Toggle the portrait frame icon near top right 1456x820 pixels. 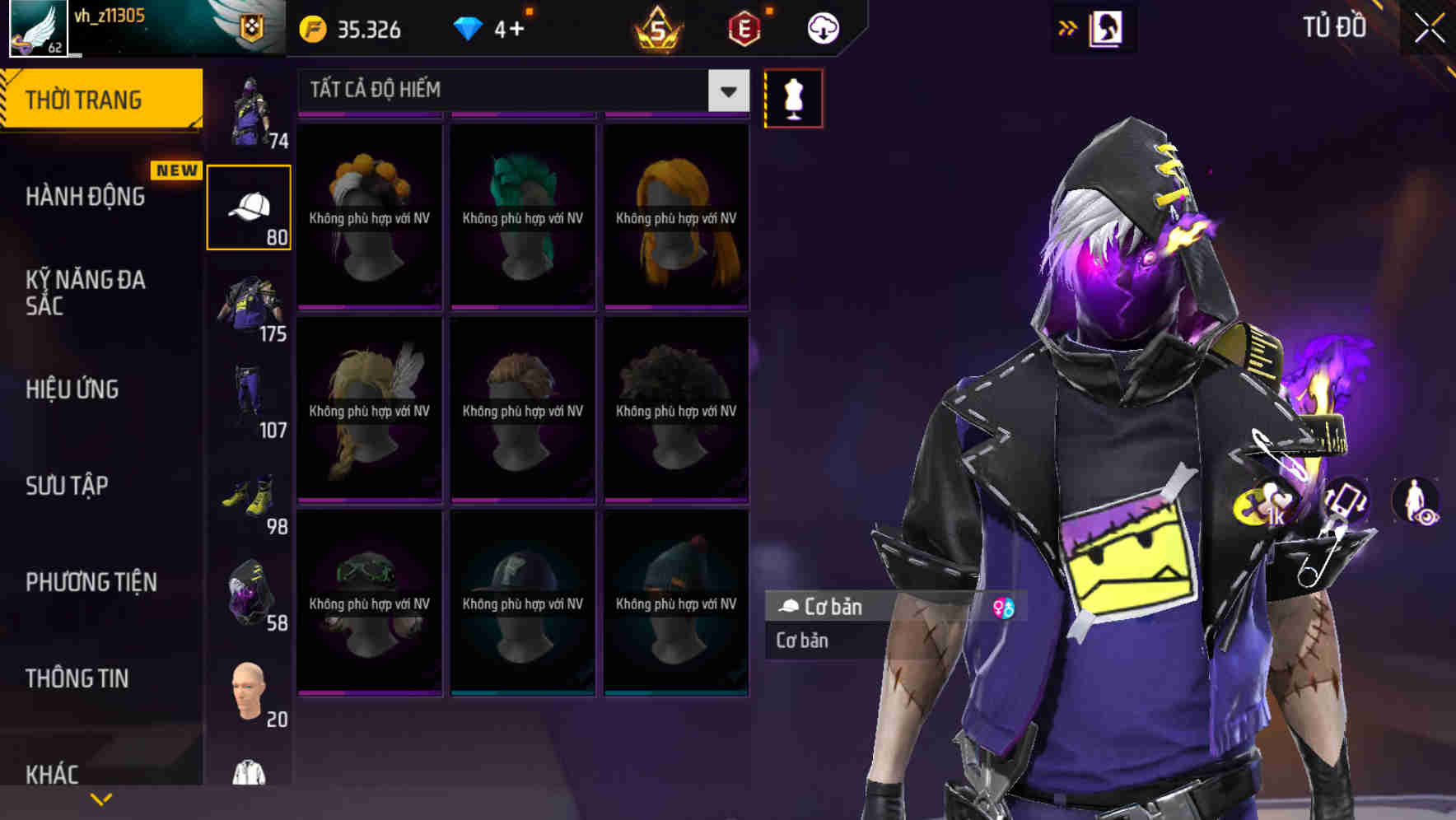pyautogui.click(x=1108, y=27)
